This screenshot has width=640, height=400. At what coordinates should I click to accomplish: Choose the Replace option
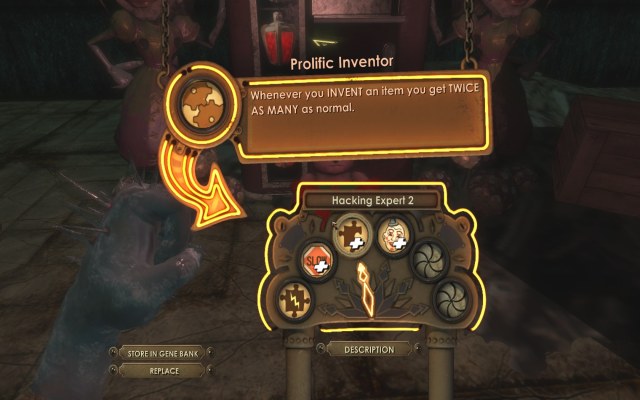click(161, 370)
